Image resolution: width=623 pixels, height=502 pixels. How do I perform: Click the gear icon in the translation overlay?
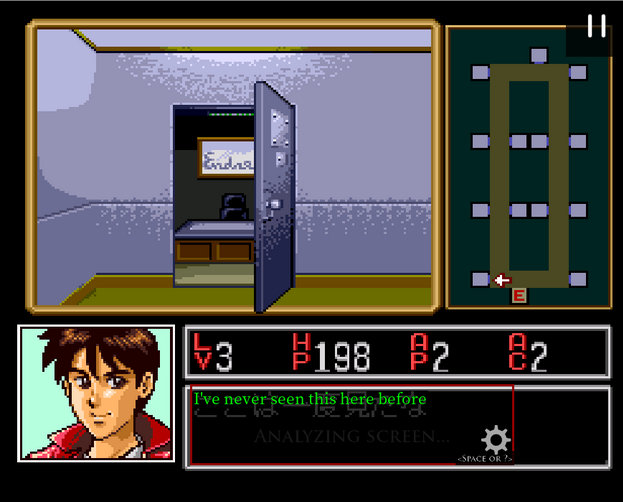coord(496,439)
